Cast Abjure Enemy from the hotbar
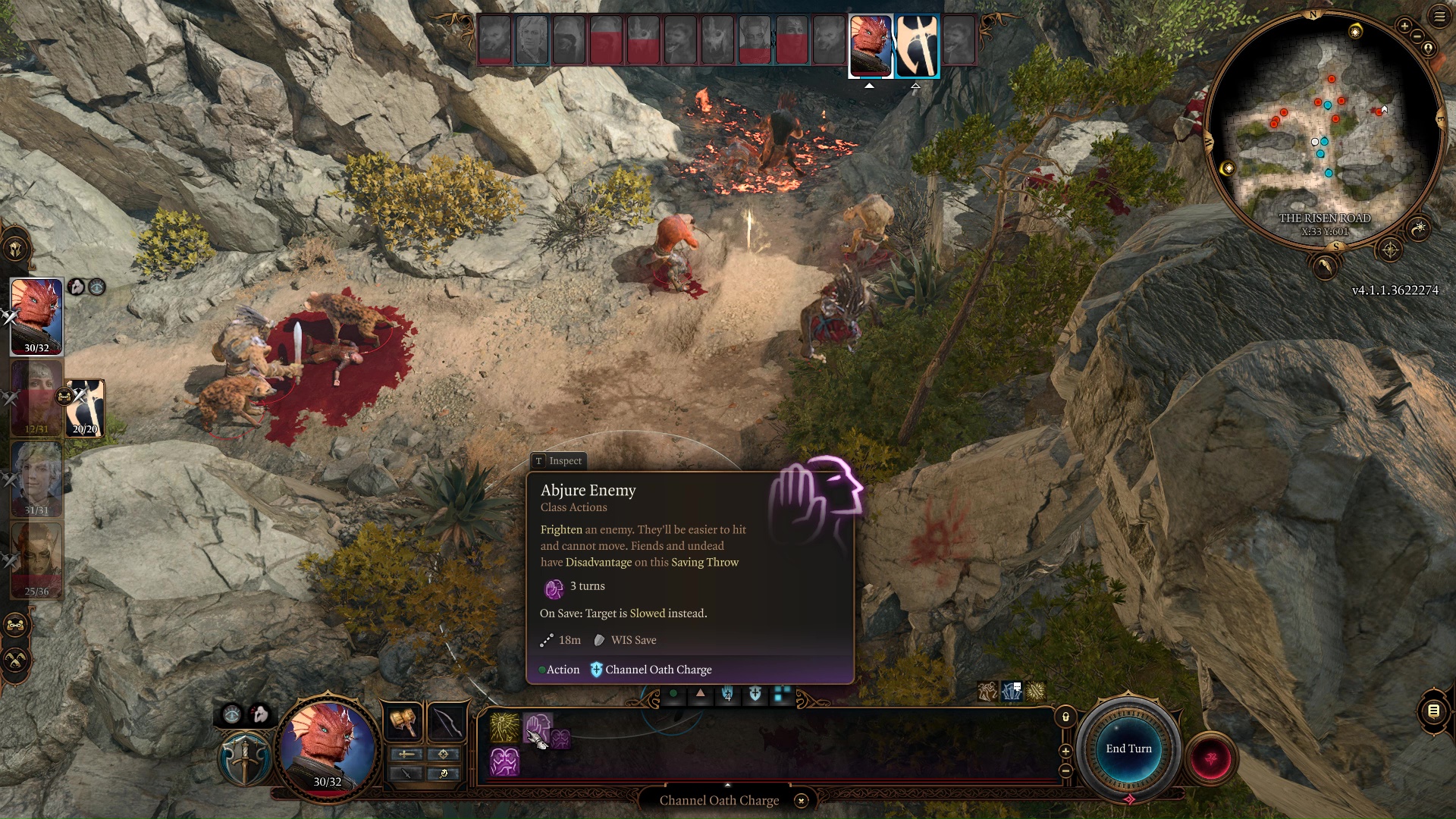1456x819 pixels. [538, 726]
